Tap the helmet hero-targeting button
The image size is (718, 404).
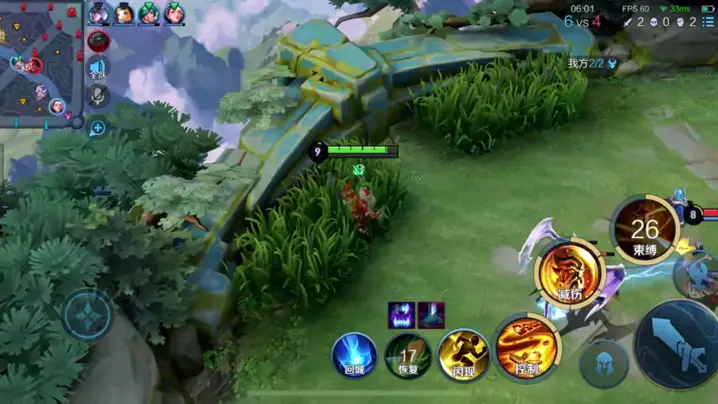pyautogui.click(x=604, y=363)
